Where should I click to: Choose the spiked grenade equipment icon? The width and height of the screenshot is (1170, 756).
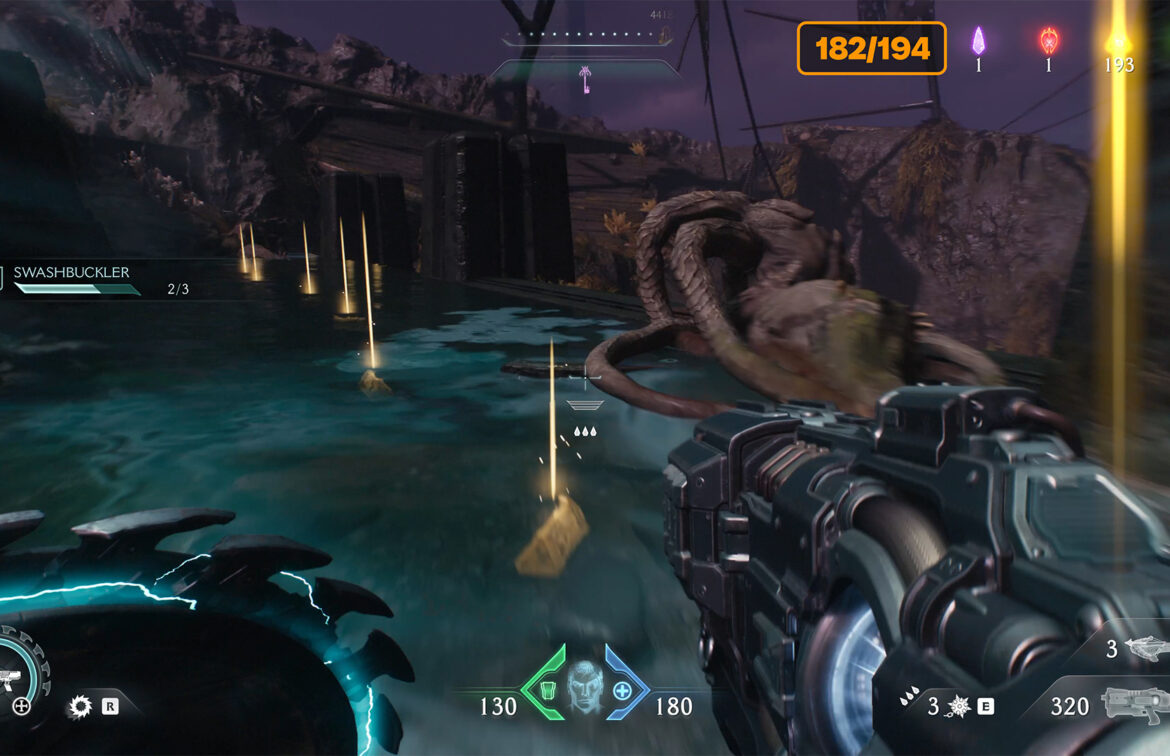click(x=958, y=707)
